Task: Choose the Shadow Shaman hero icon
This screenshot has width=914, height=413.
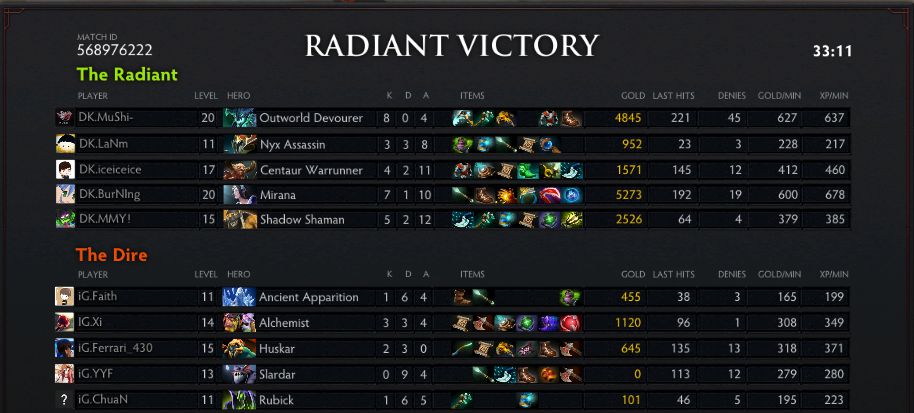Action: click(239, 220)
